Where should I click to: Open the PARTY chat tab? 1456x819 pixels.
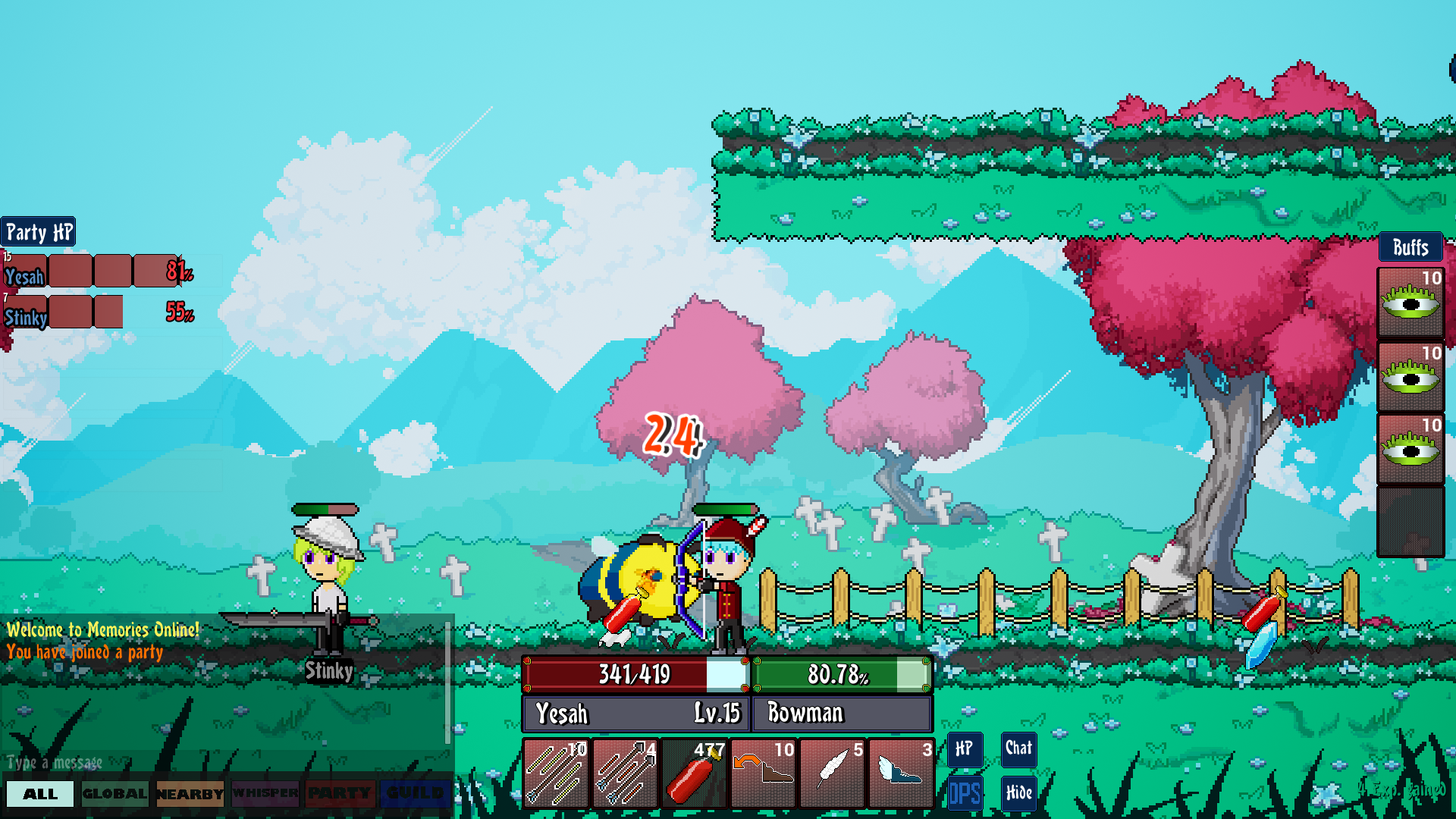pos(339,794)
